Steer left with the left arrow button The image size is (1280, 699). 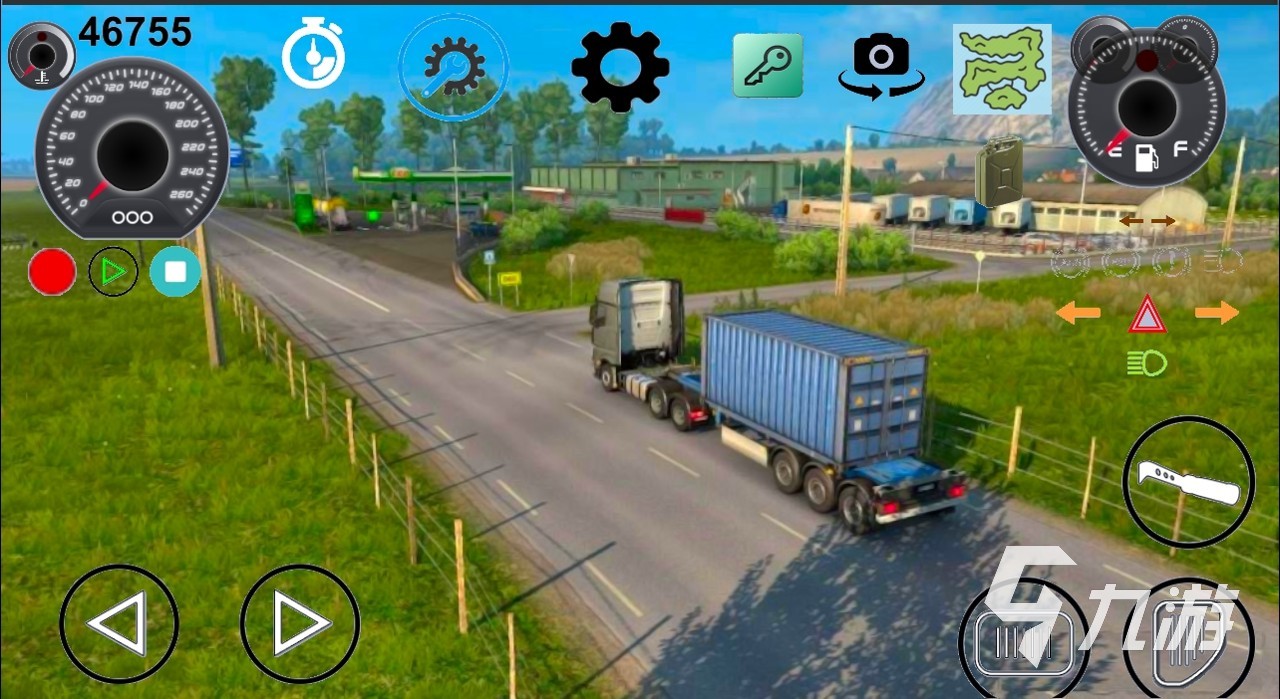119,623
